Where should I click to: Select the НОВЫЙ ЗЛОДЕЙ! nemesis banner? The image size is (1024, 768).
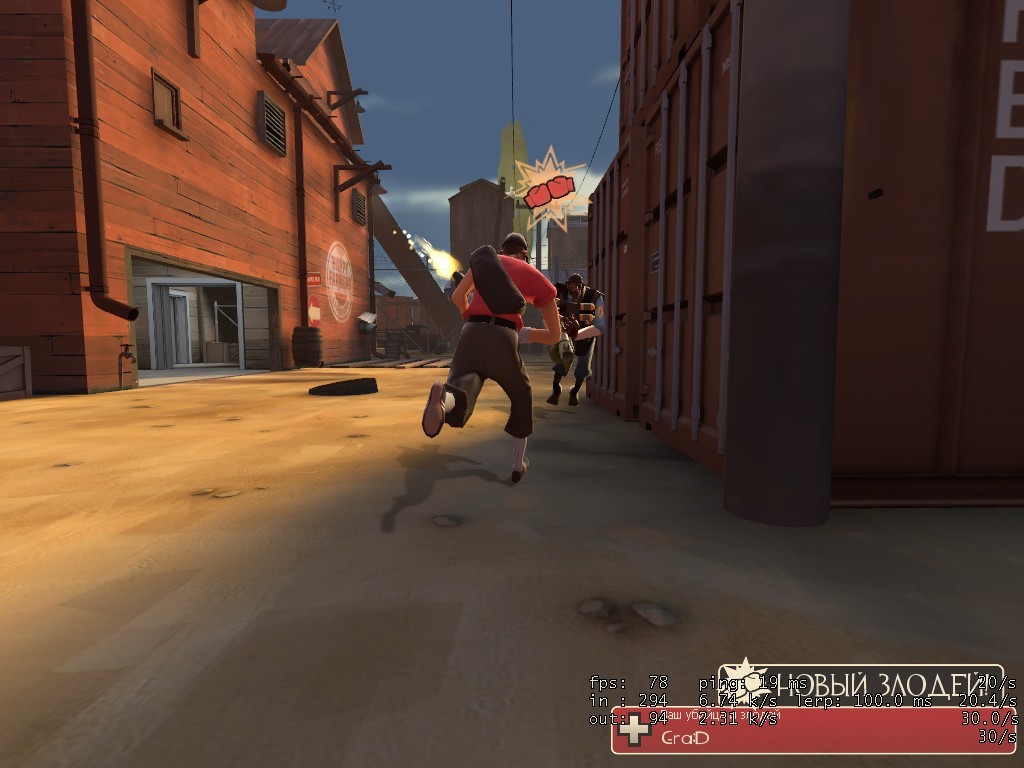point(862,684)
